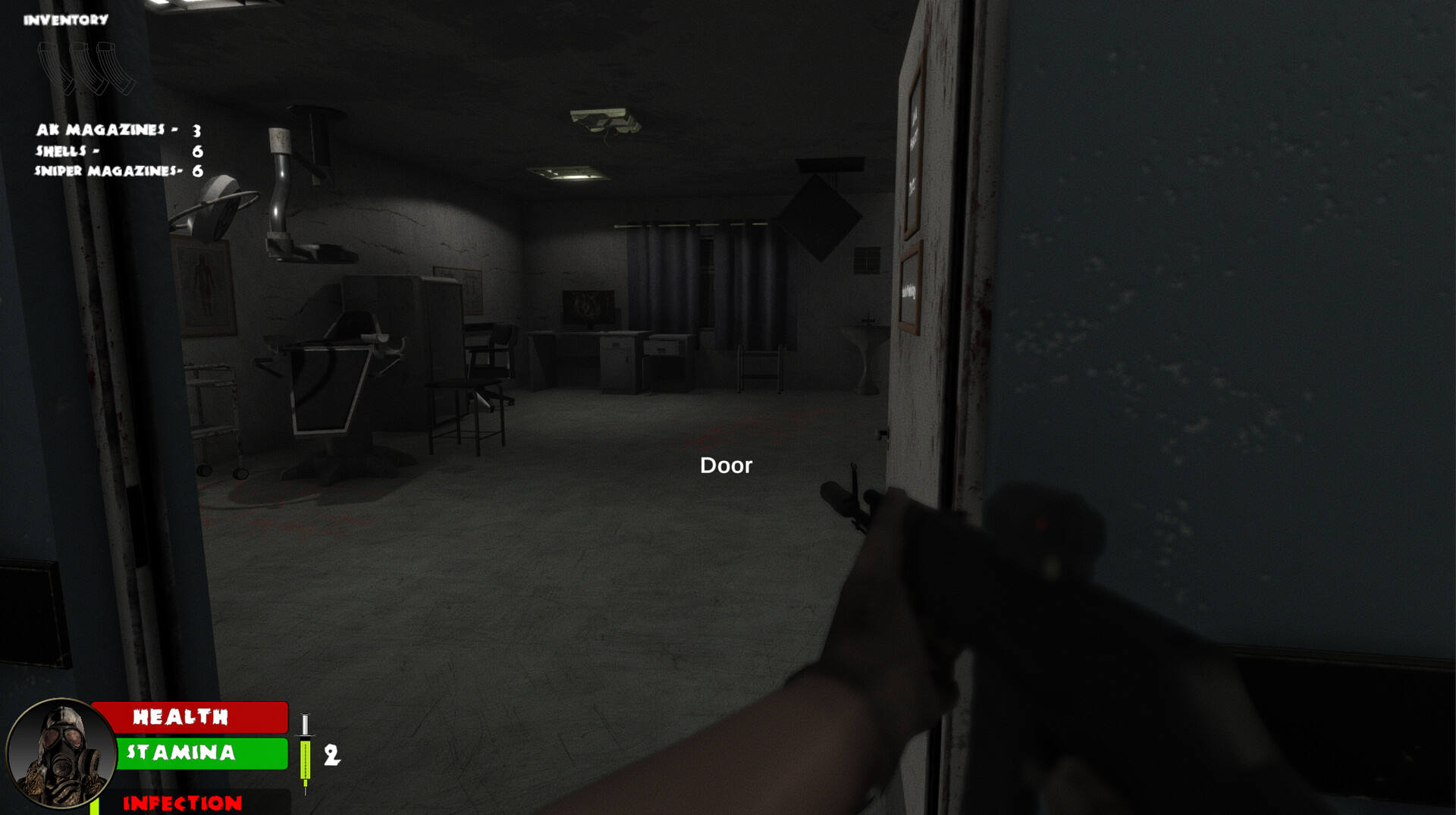Toggle the Infection status indicator
This screenshot has width=1456, height=815.
182,802
